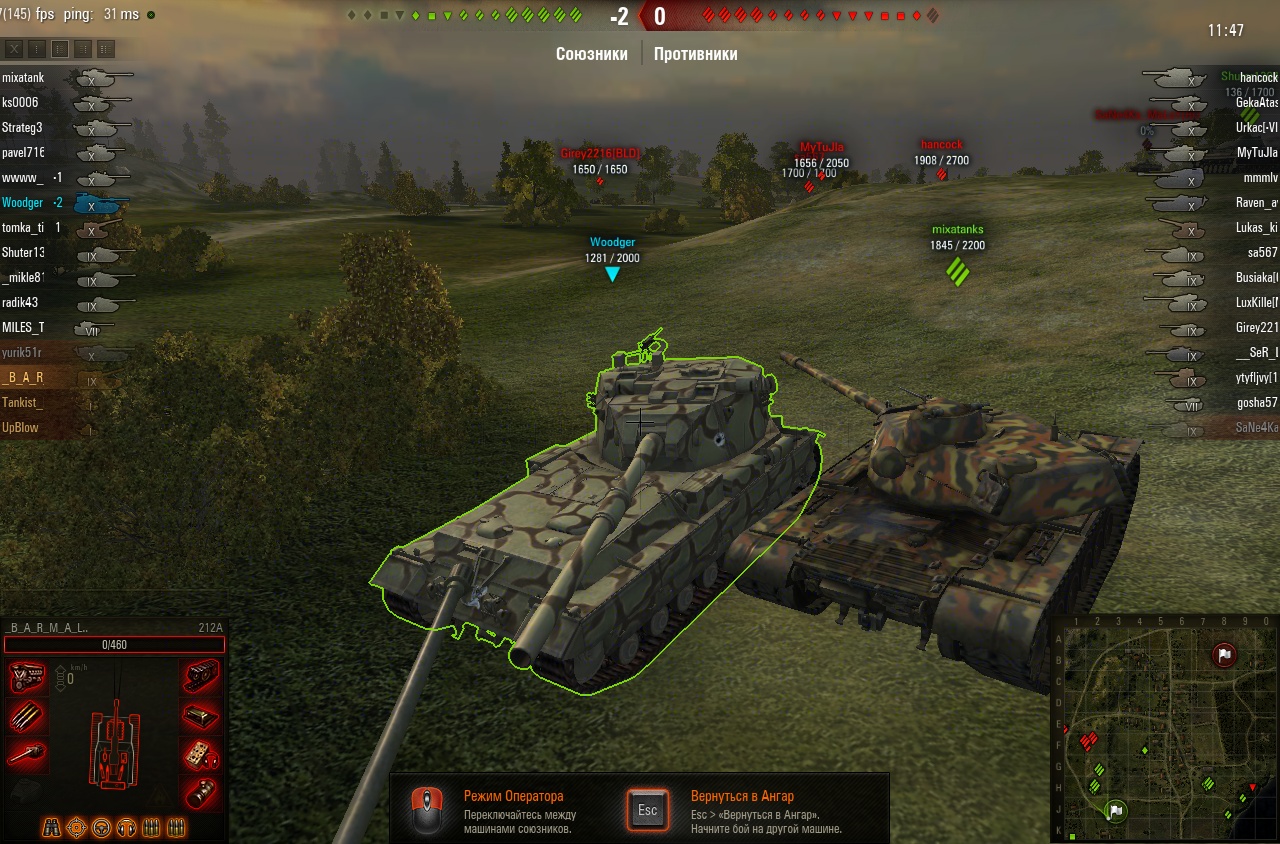Screen dimensions: 1280x844
Task: Click the radio operator headset crew icon
Action: (x=126, y=827)
